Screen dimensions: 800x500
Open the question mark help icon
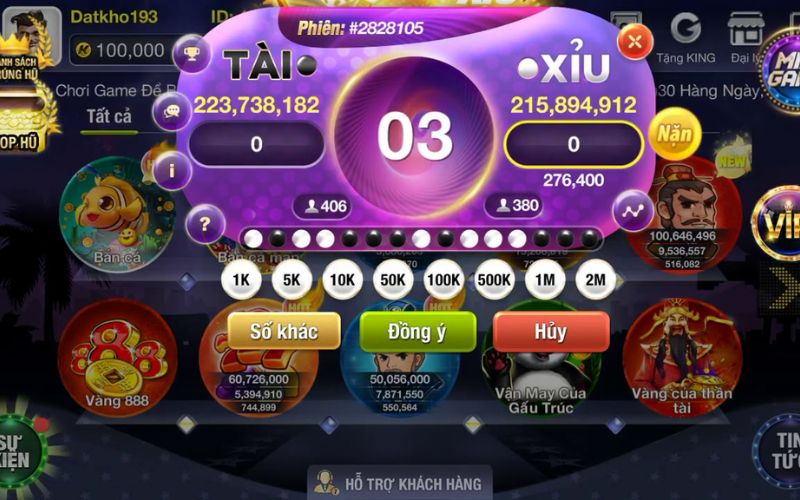[205, 223]
